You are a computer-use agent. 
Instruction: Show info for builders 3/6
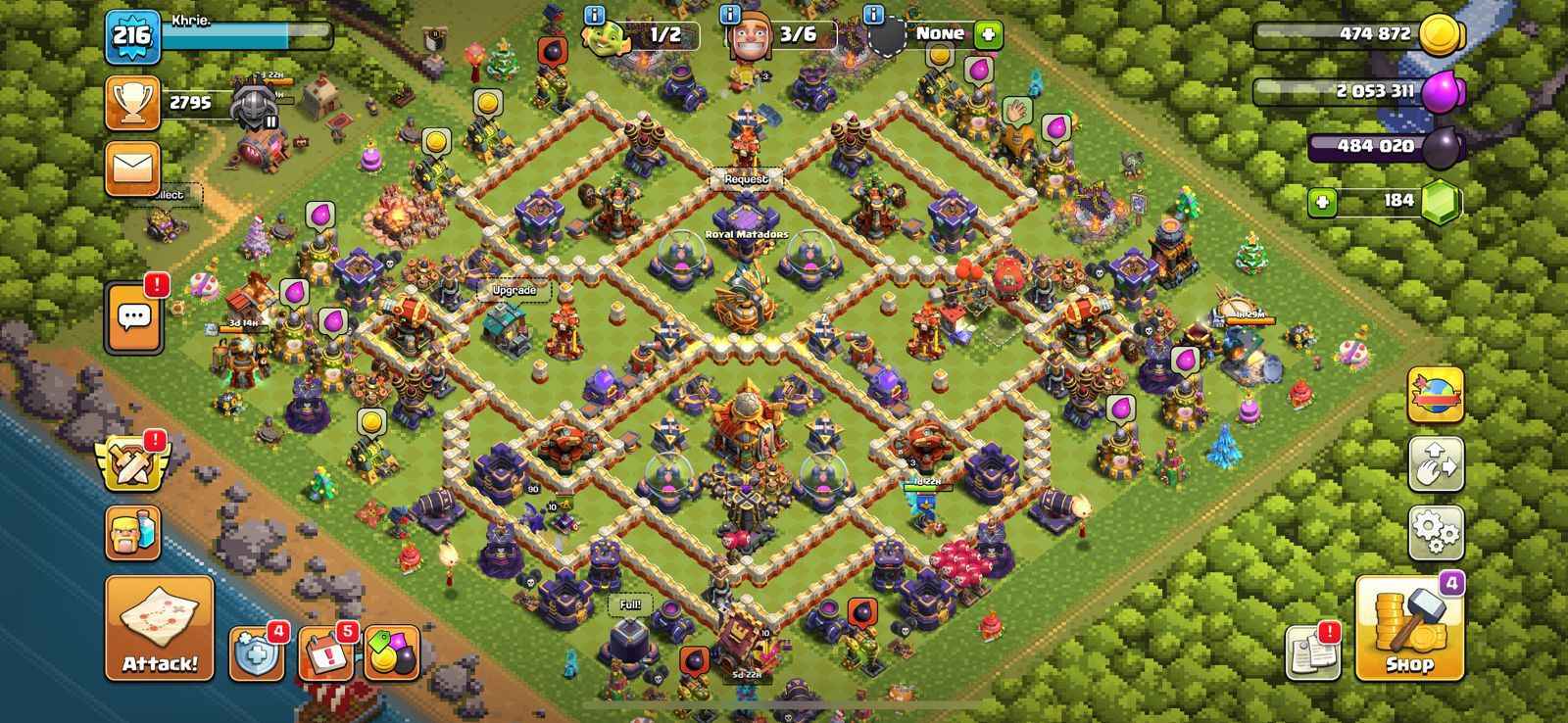(729, 16)
